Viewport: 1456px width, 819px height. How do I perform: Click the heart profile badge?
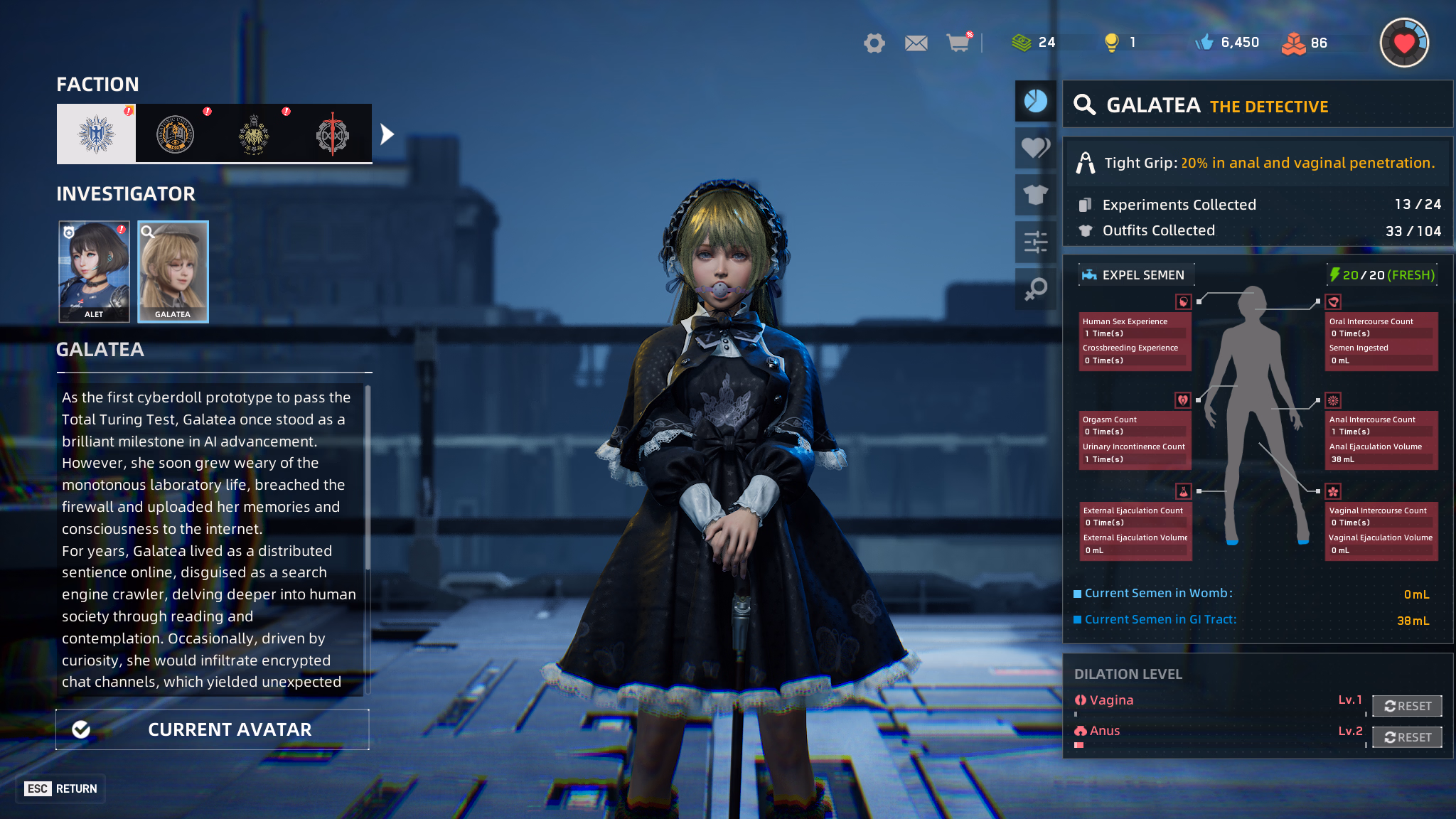(1404, 43)
